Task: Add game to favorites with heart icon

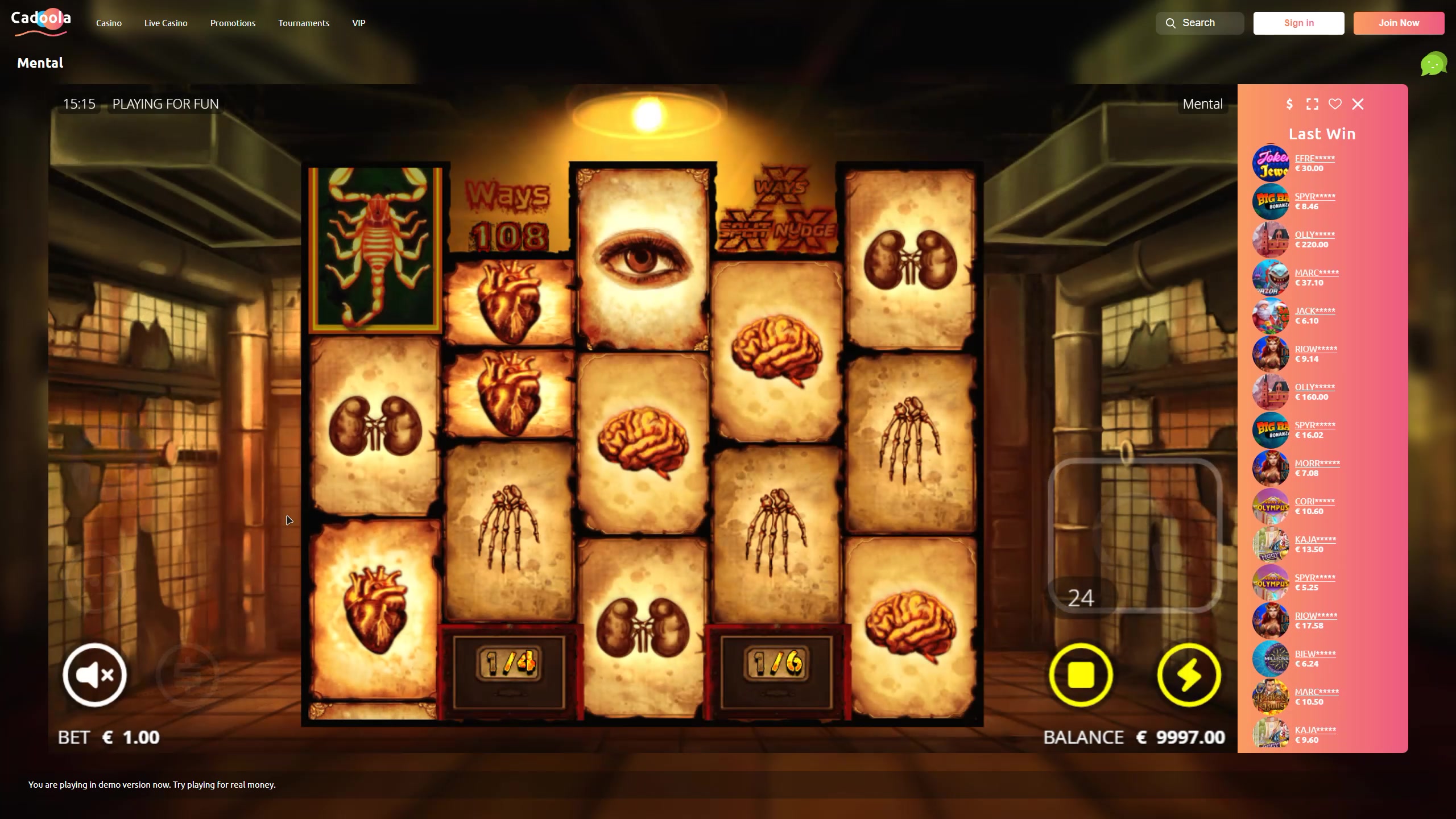Action: click(x=1335, y=104)
